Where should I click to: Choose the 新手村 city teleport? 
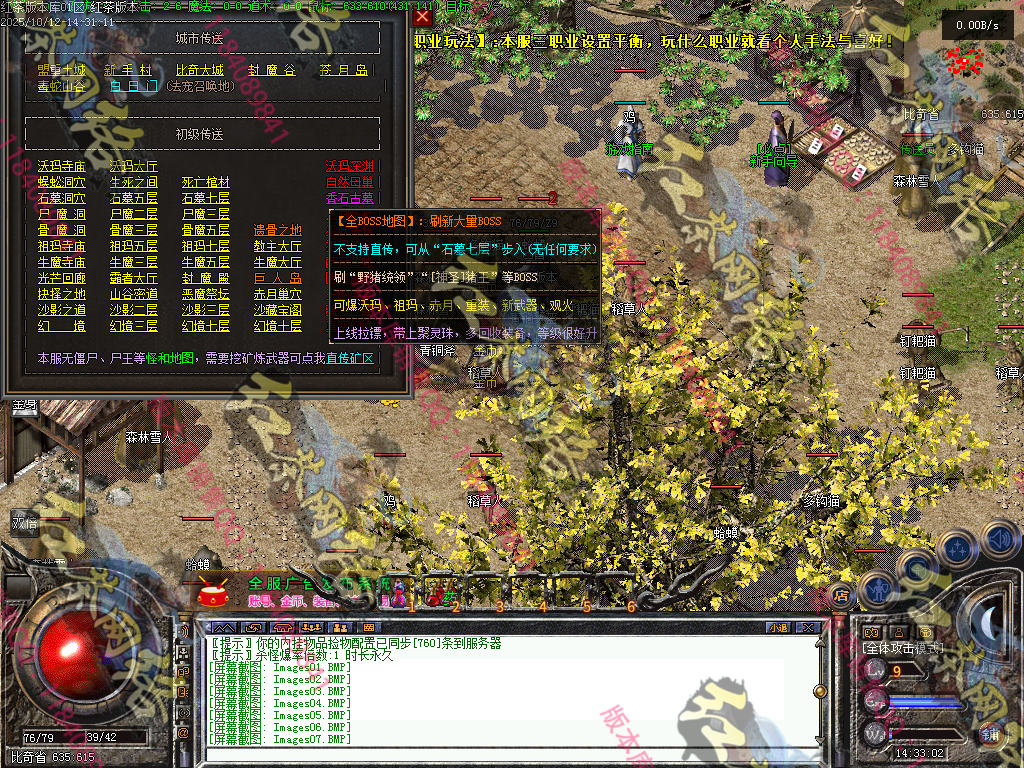point(129,70)
